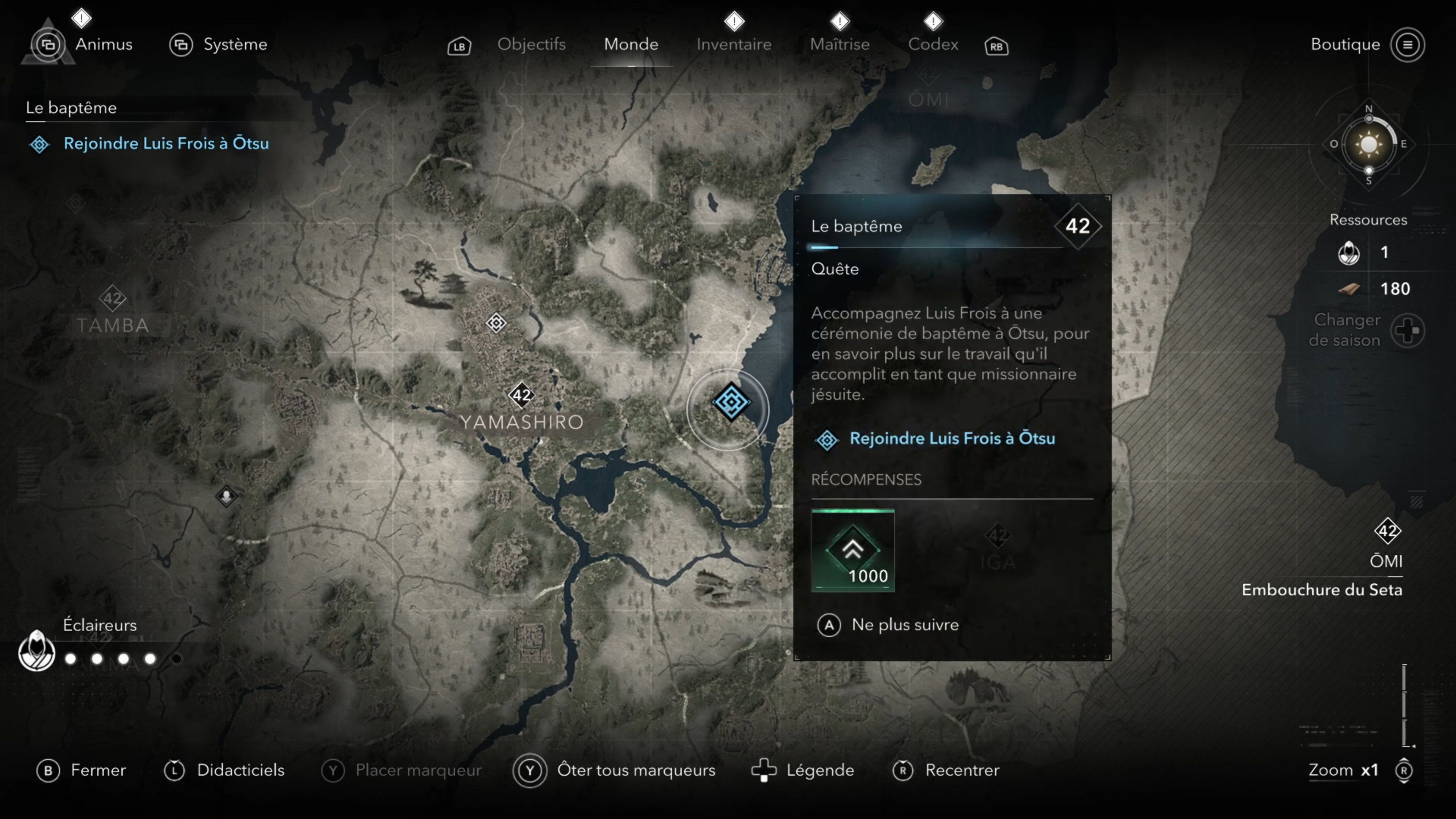1456x819 pixels.
Task: Recenter the map with Recentrer
Action: tap(962, 770)
